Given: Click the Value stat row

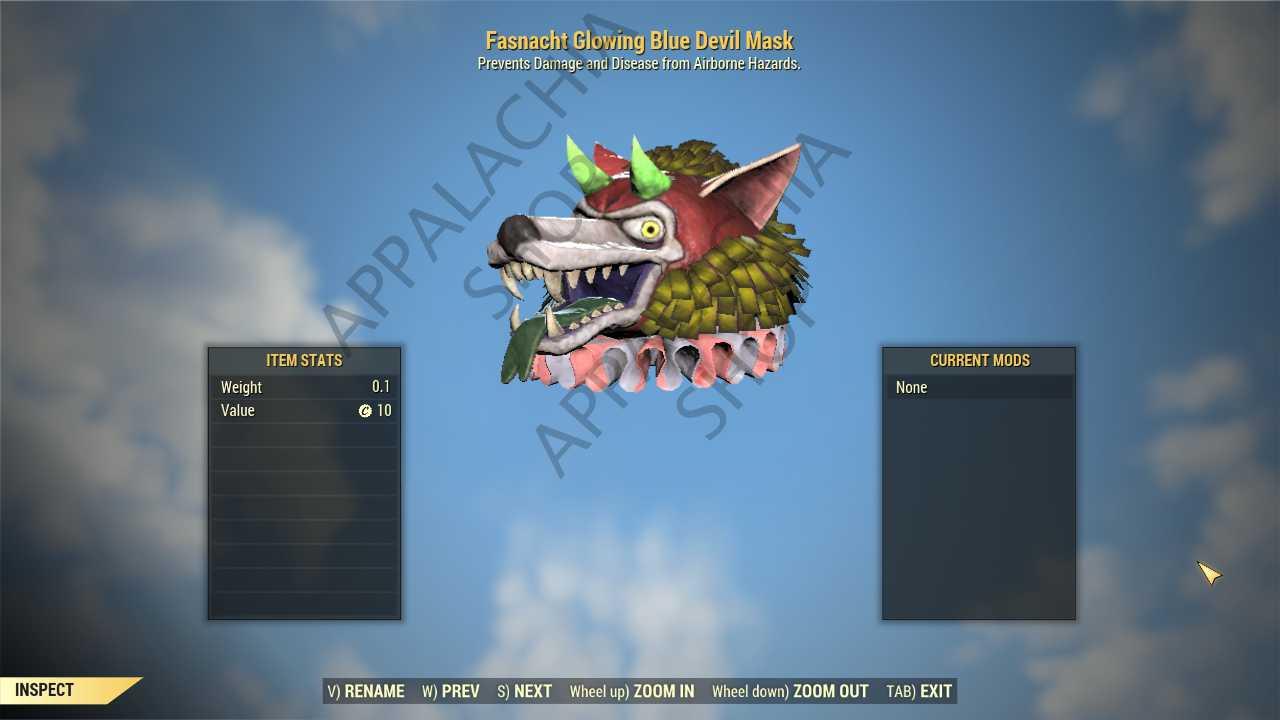Looking at the screenshot, I should click(x=304, y=410).
